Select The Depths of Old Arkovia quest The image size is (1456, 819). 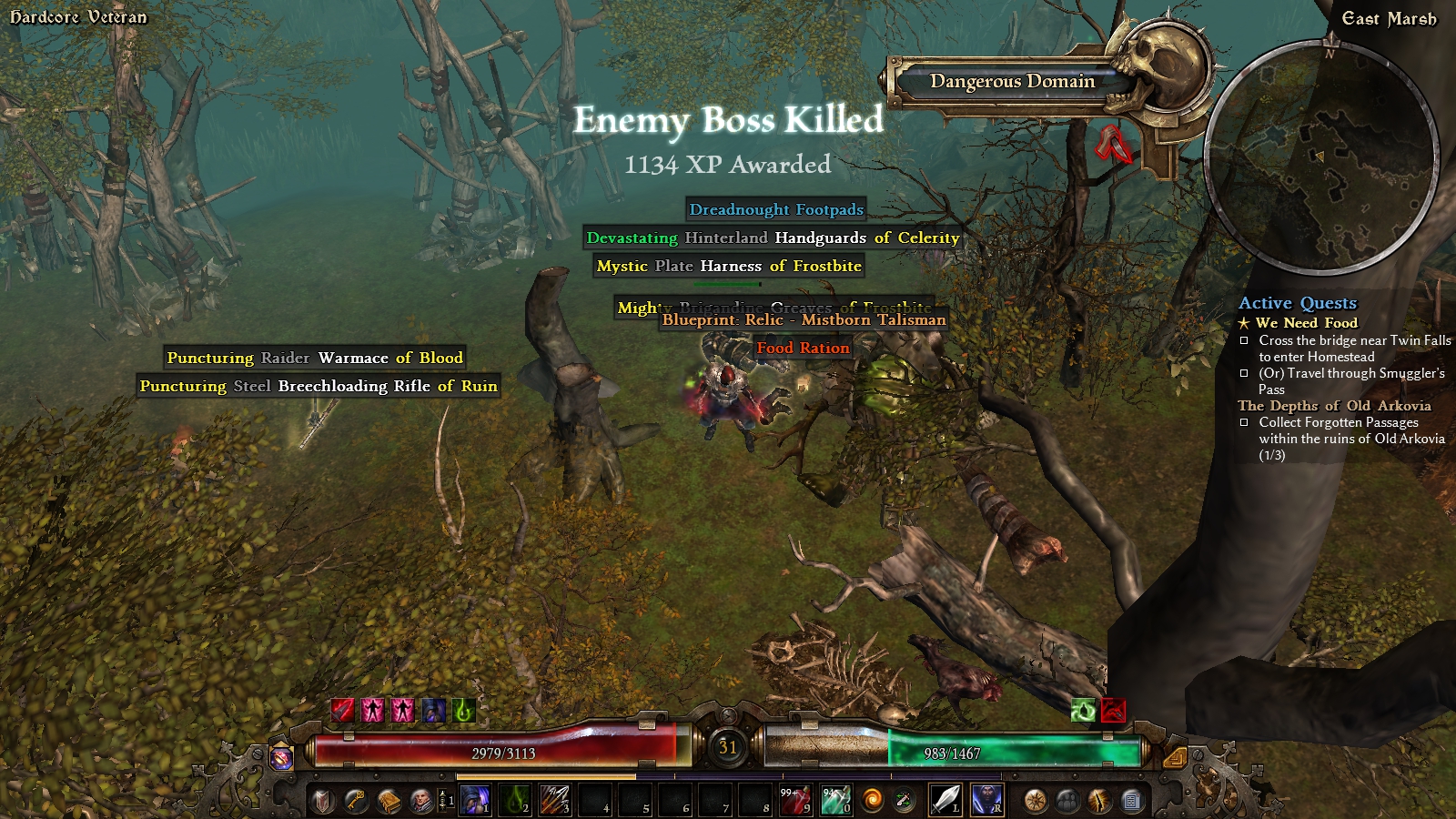(1333, 406)
